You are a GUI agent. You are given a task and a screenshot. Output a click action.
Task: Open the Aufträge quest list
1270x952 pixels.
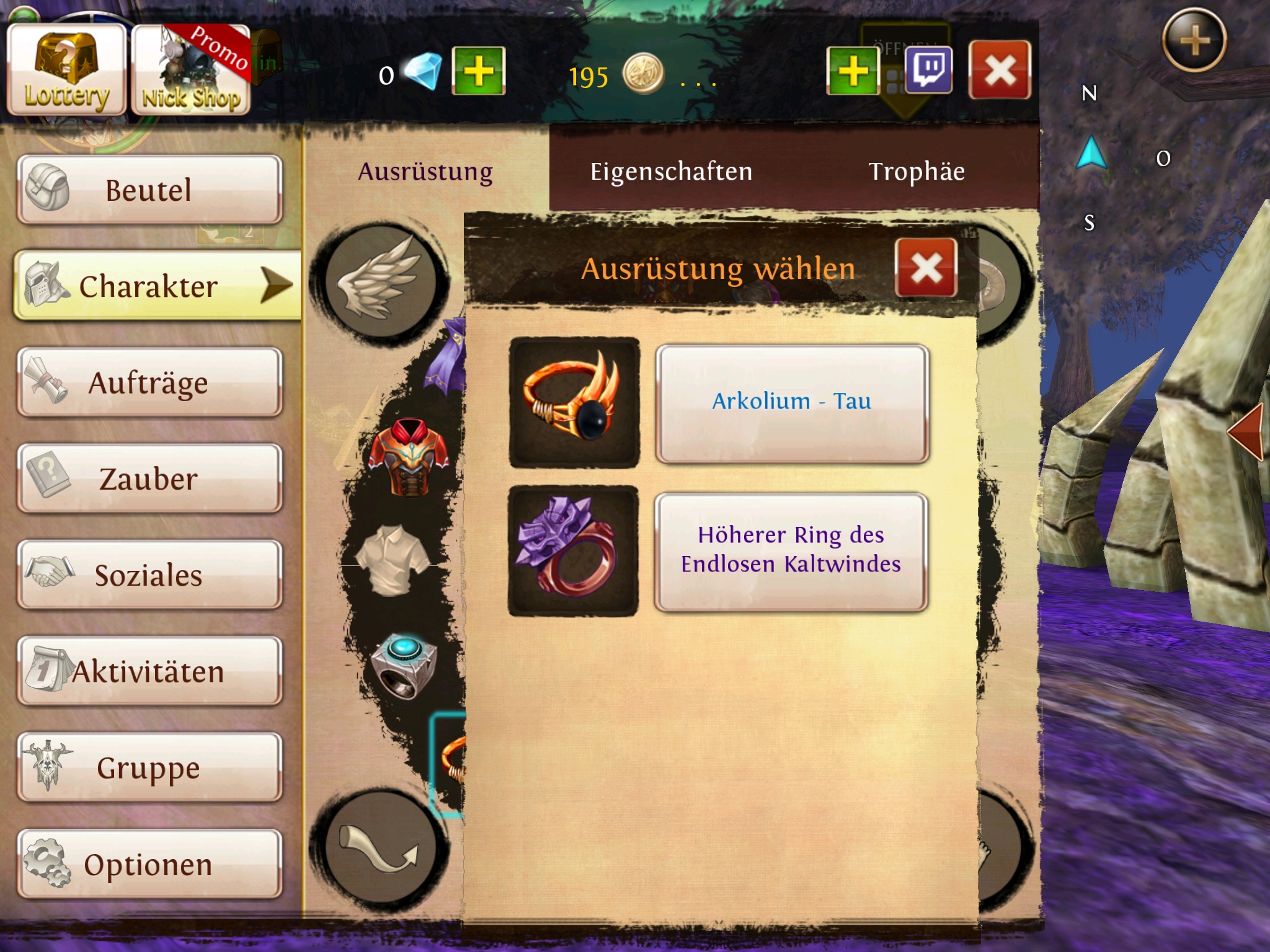[149, 382]
